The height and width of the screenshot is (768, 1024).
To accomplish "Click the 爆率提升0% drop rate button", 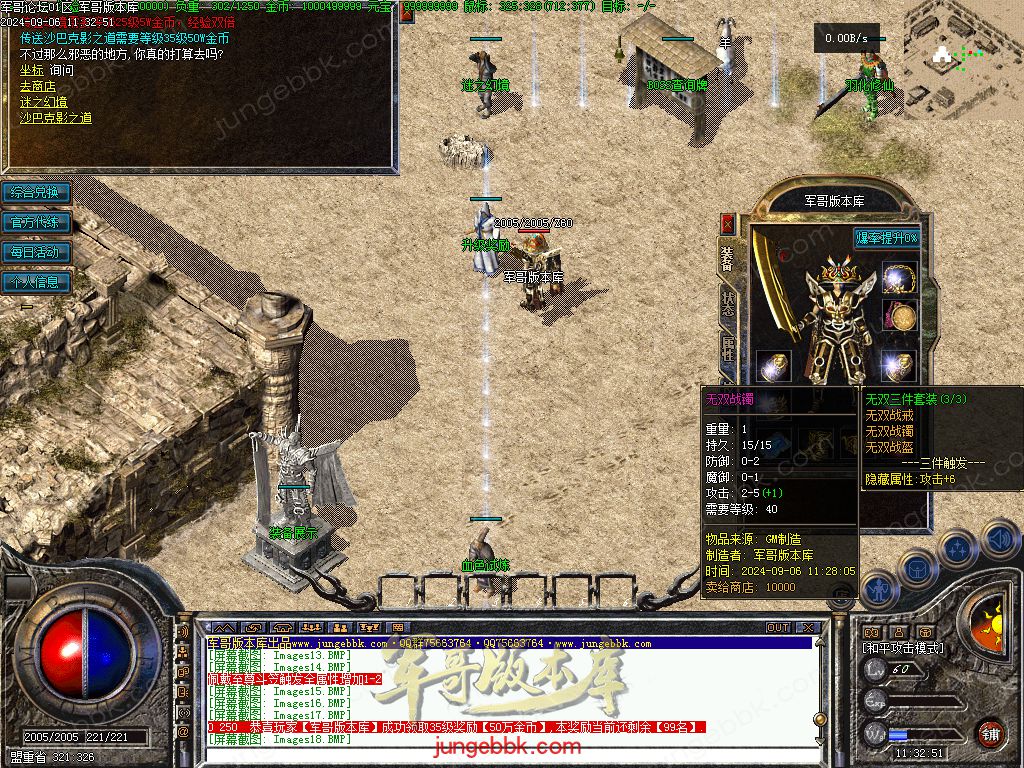I will coord(886,238).
